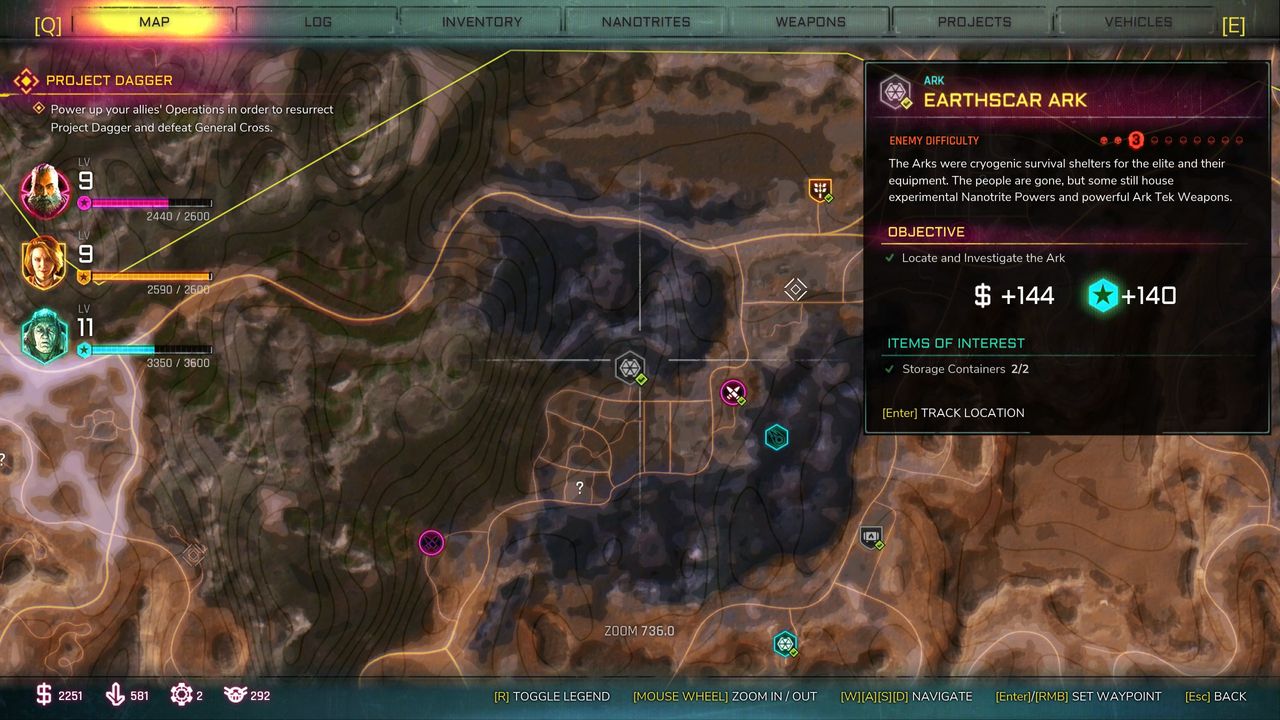Click the Earthscar Ark map marker

click(630, 368)
